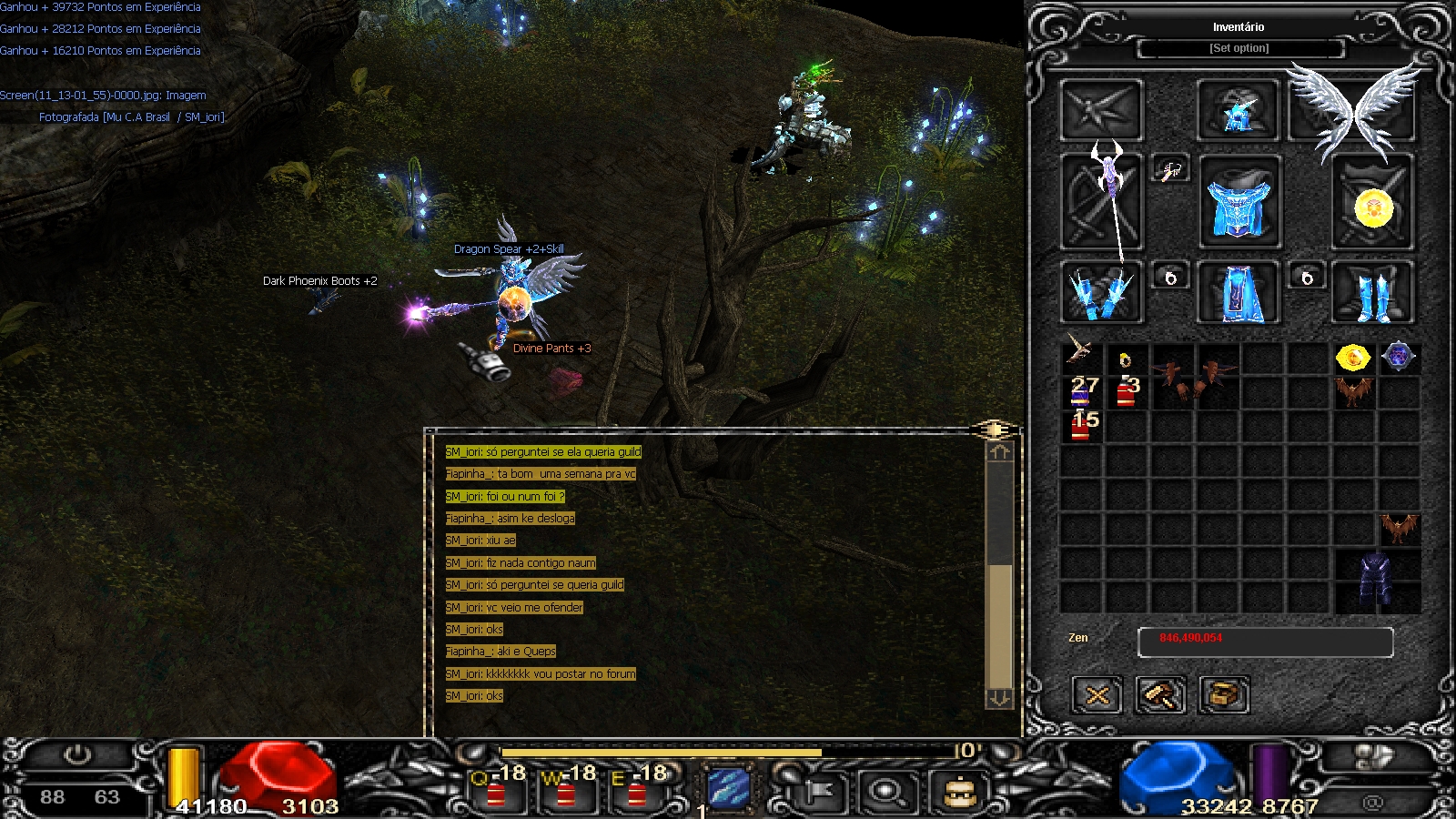Select the equipped spear weapon slot
The height and width of the screenshot is (819, 1456).
coord(1102,202)
